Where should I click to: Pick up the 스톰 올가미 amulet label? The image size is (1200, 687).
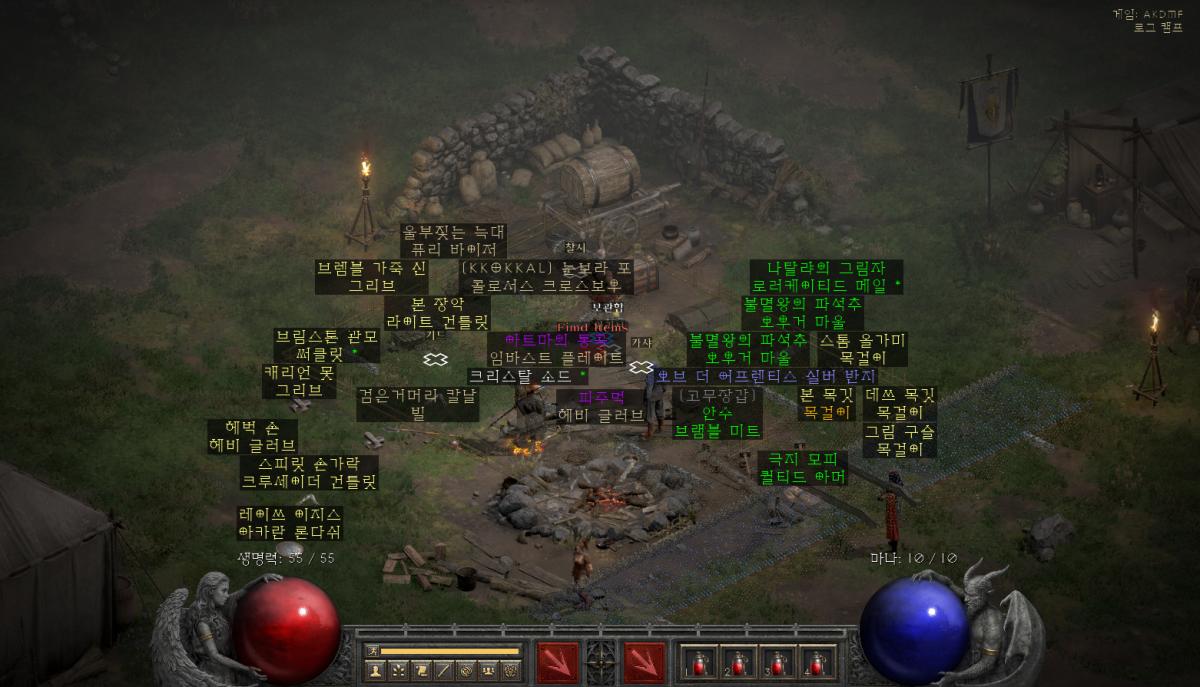(x=863, y=349)
